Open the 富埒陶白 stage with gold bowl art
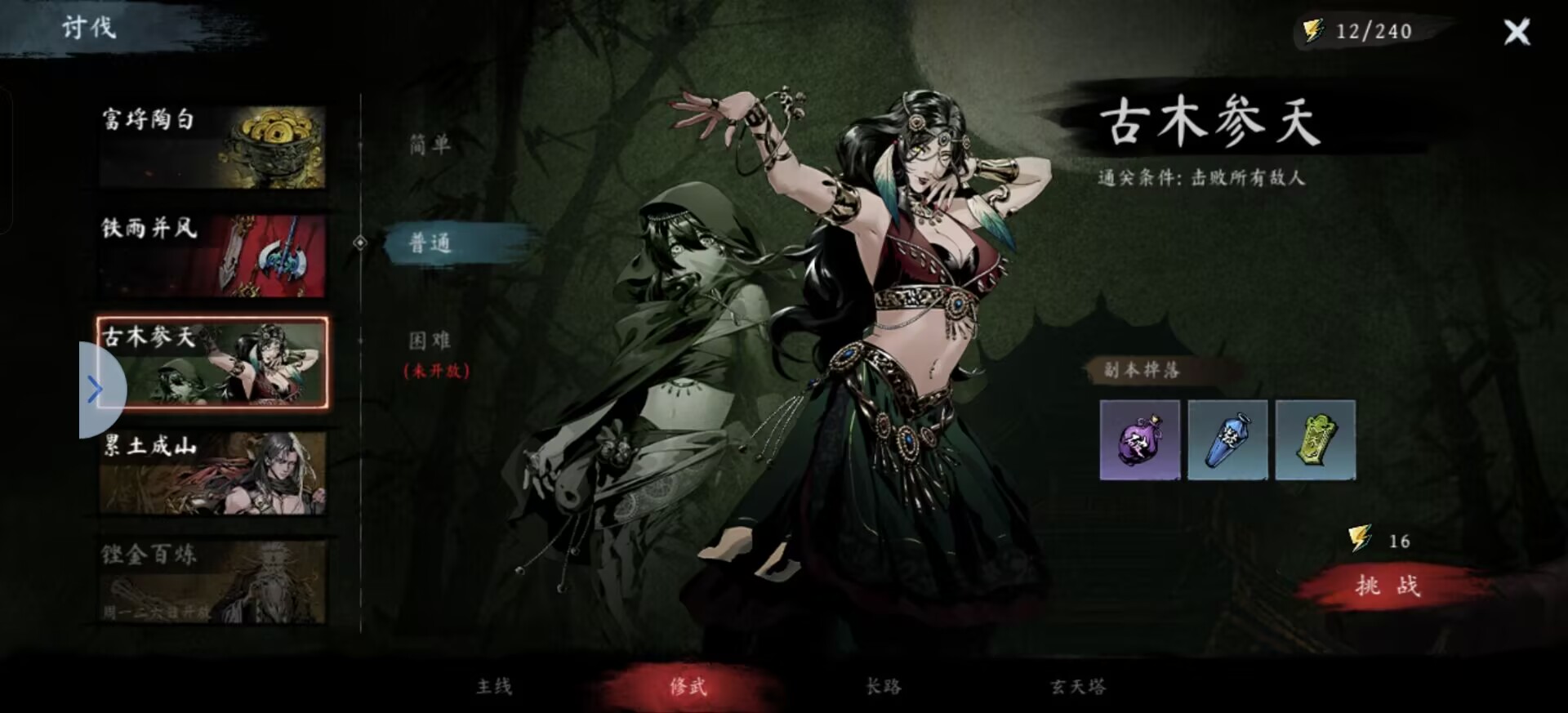 pos(211,145)
